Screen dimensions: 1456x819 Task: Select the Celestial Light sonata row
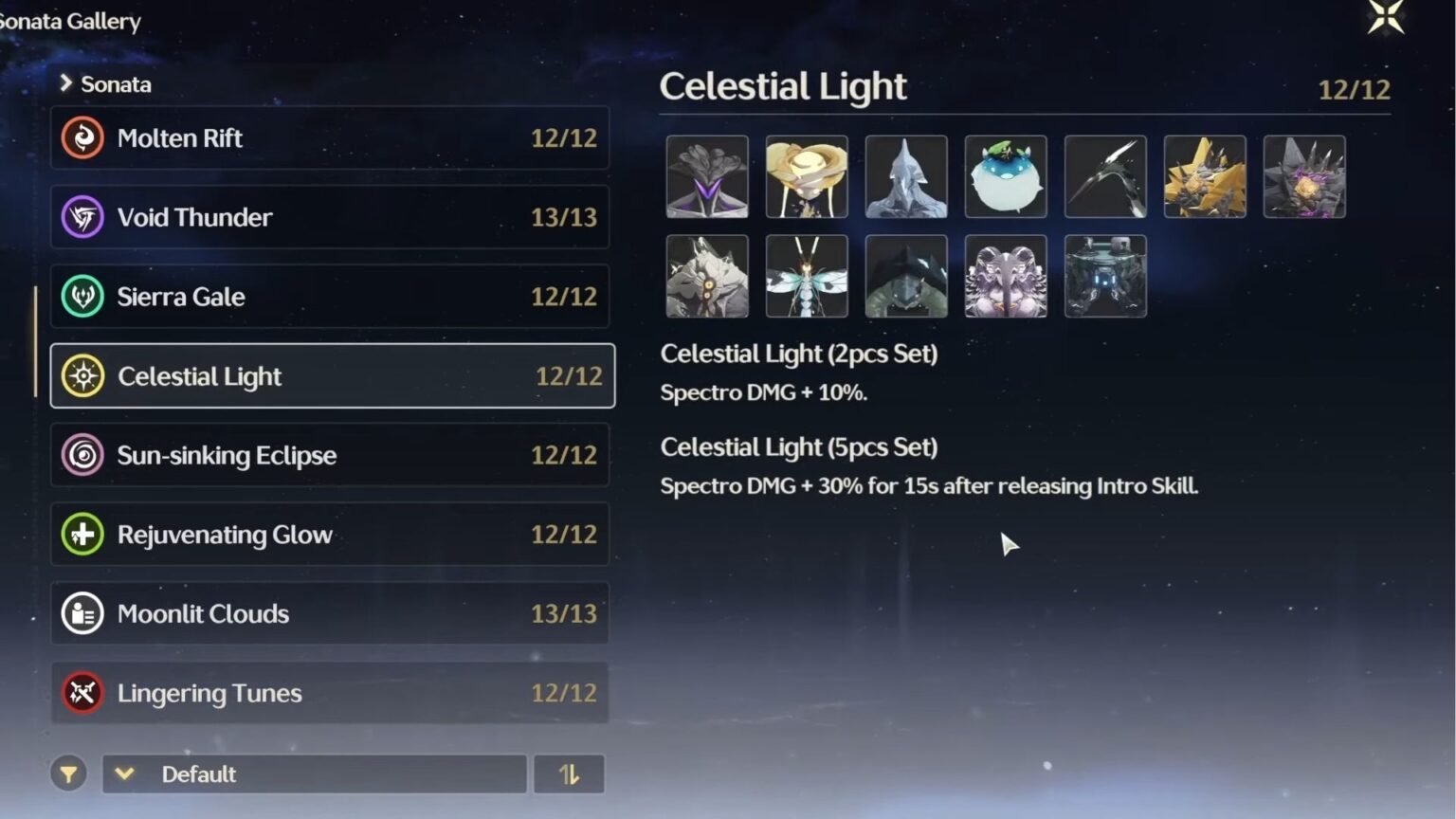tap(332, 376)
